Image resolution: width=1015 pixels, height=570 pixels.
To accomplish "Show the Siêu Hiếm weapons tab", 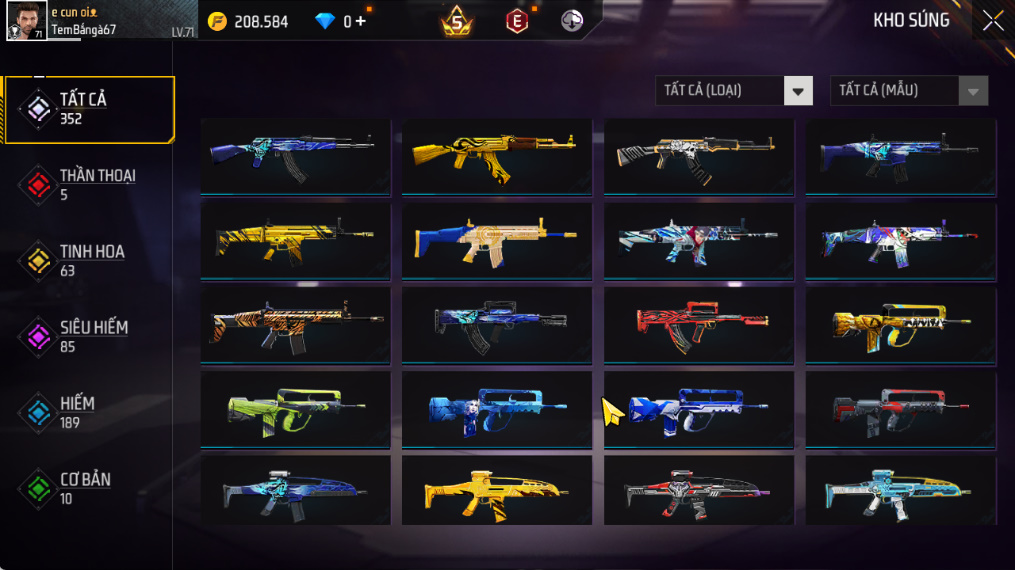I will [x=89, y=336].
